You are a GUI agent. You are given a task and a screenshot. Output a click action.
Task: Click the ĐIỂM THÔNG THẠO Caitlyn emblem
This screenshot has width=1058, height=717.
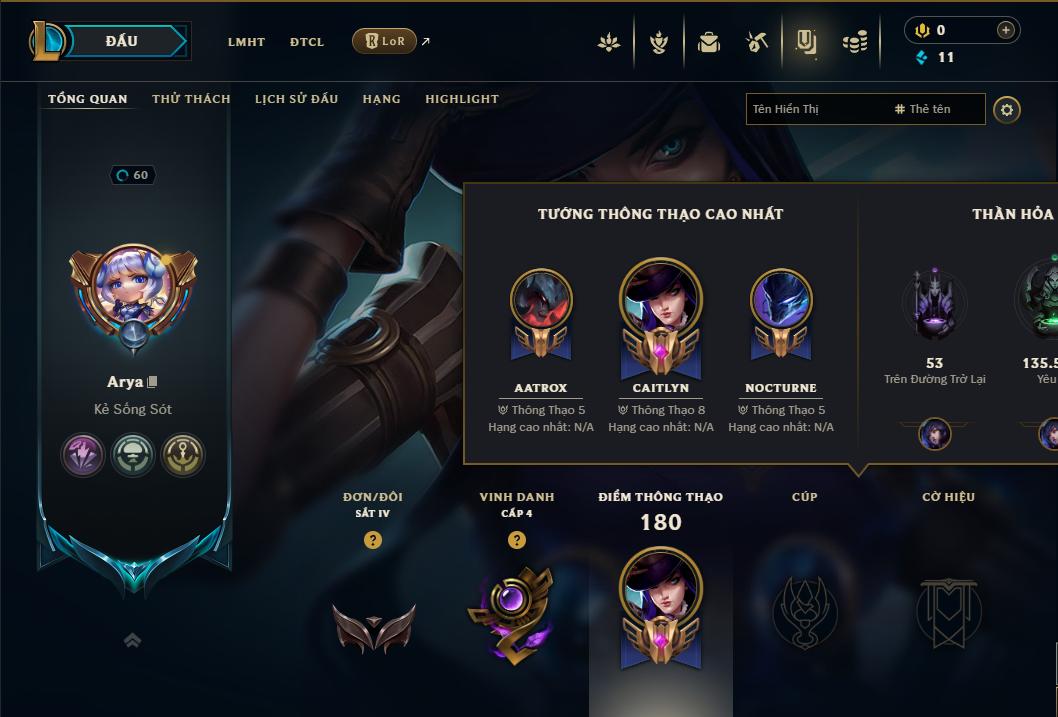pos(661,603)
